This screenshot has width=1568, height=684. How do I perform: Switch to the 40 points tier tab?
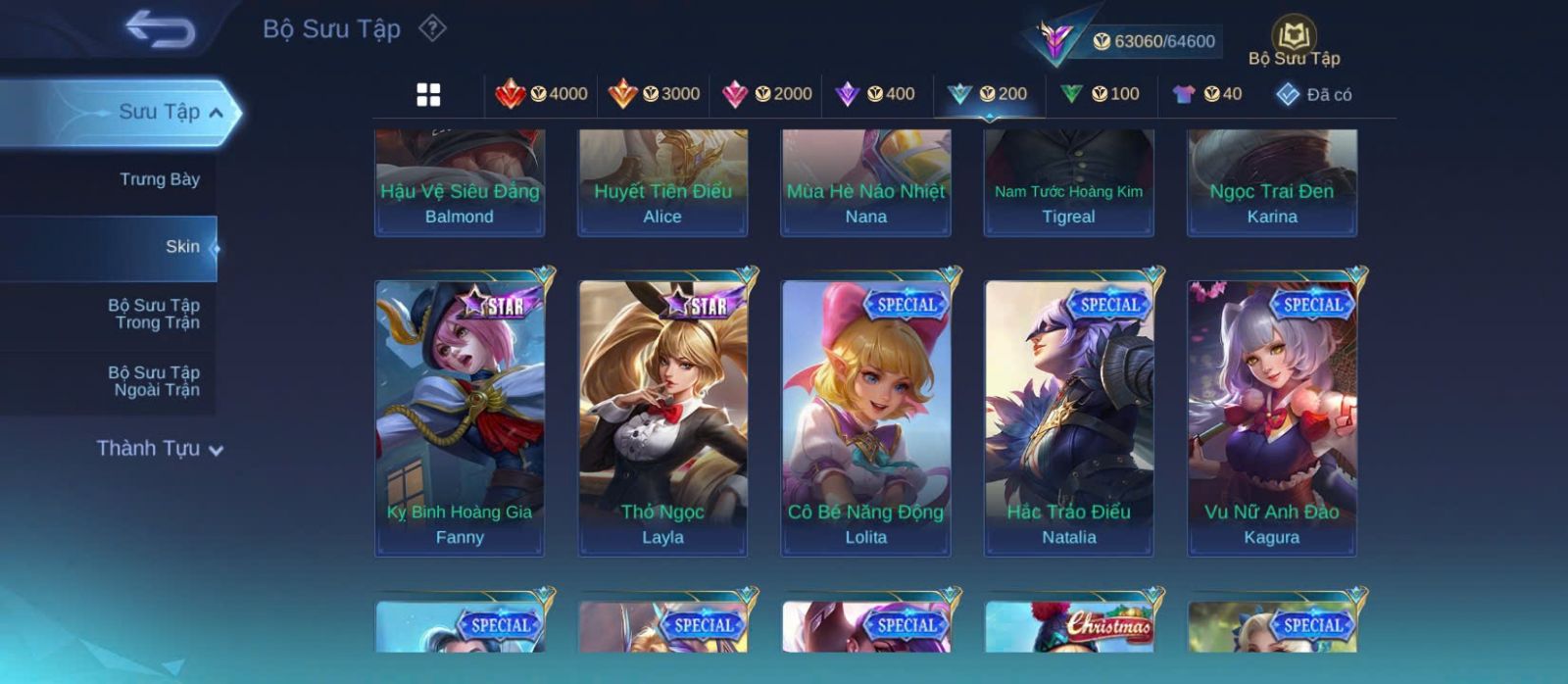click(x=1207, y=94)
